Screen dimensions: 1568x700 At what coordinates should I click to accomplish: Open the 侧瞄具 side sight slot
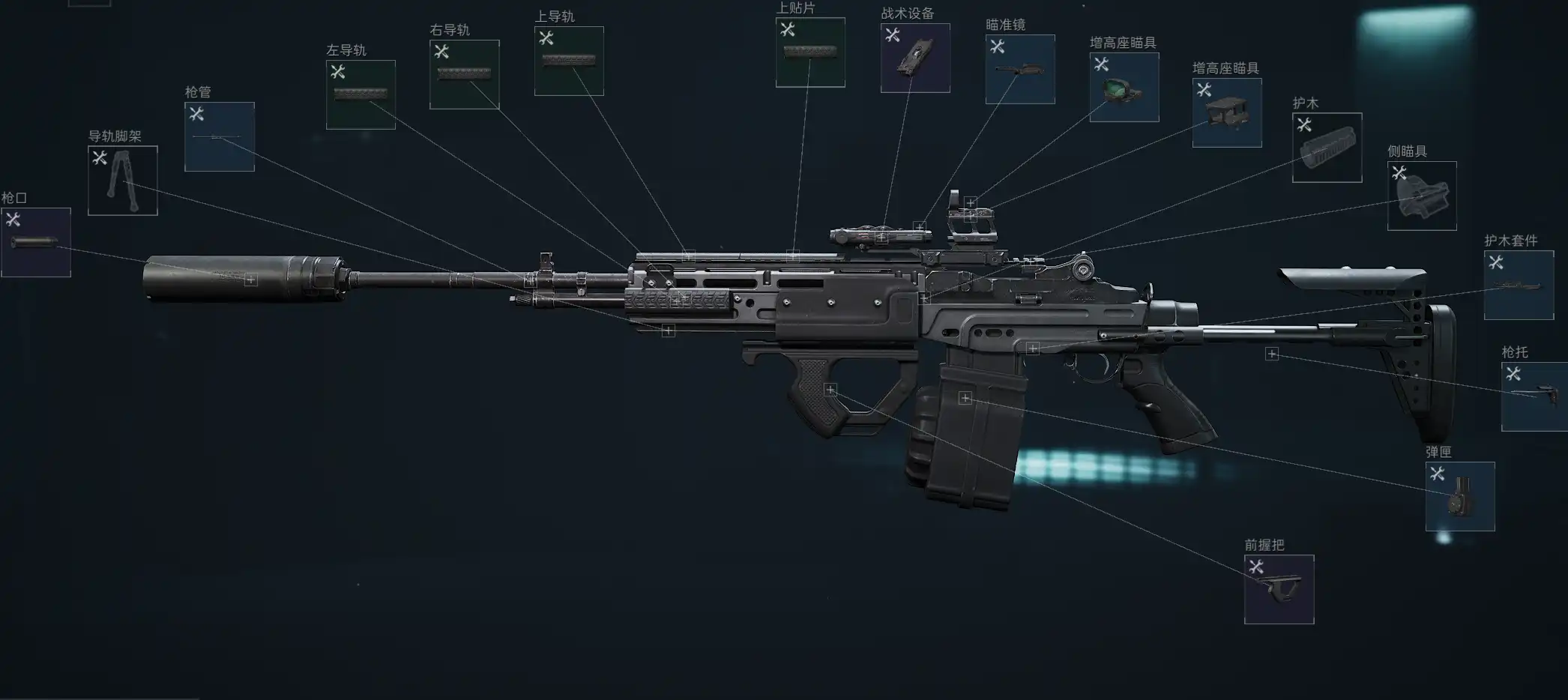pyautogui.click(x=1422, y=196)
